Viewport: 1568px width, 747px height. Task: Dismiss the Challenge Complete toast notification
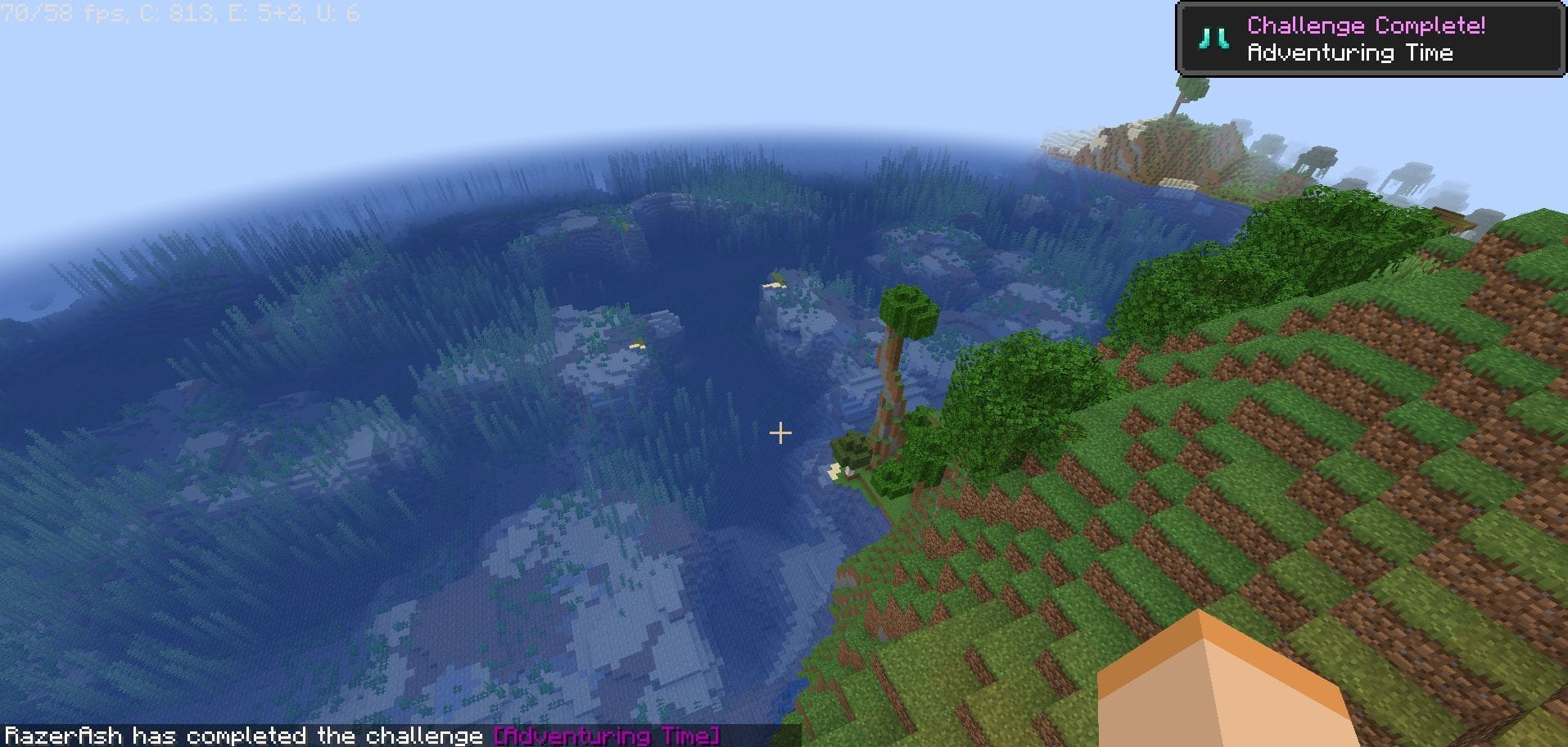tap(1367, 37)
